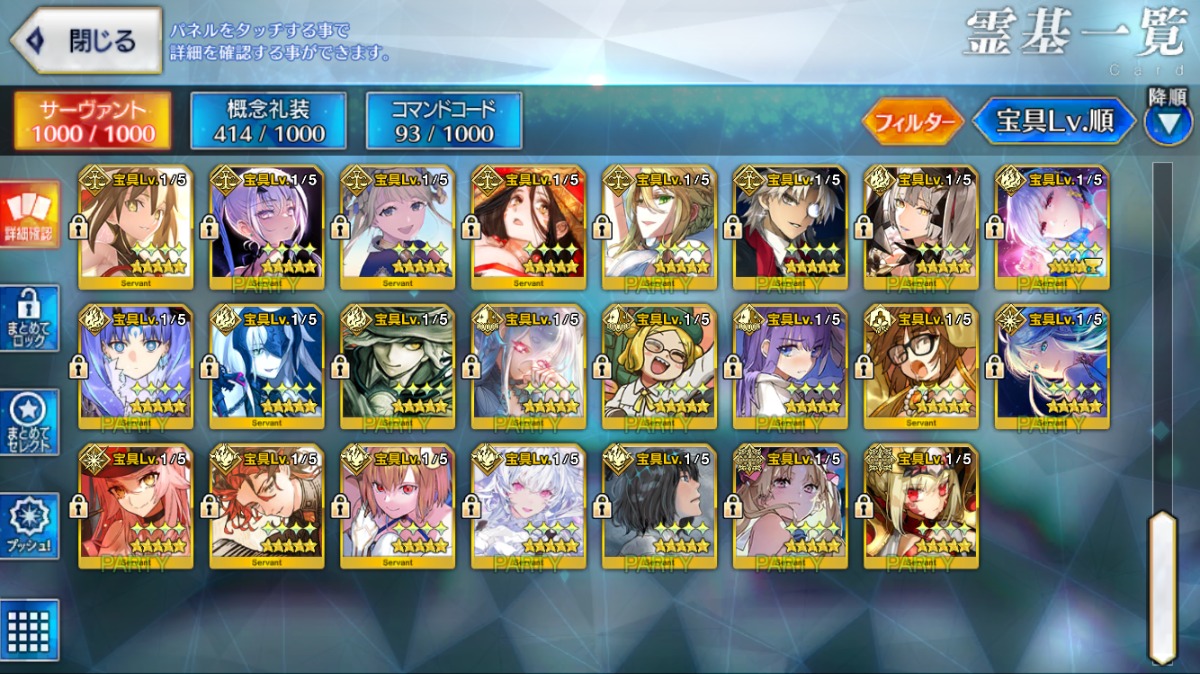Activate the 詳細確認 detail check button

click(x=30, y=215)
